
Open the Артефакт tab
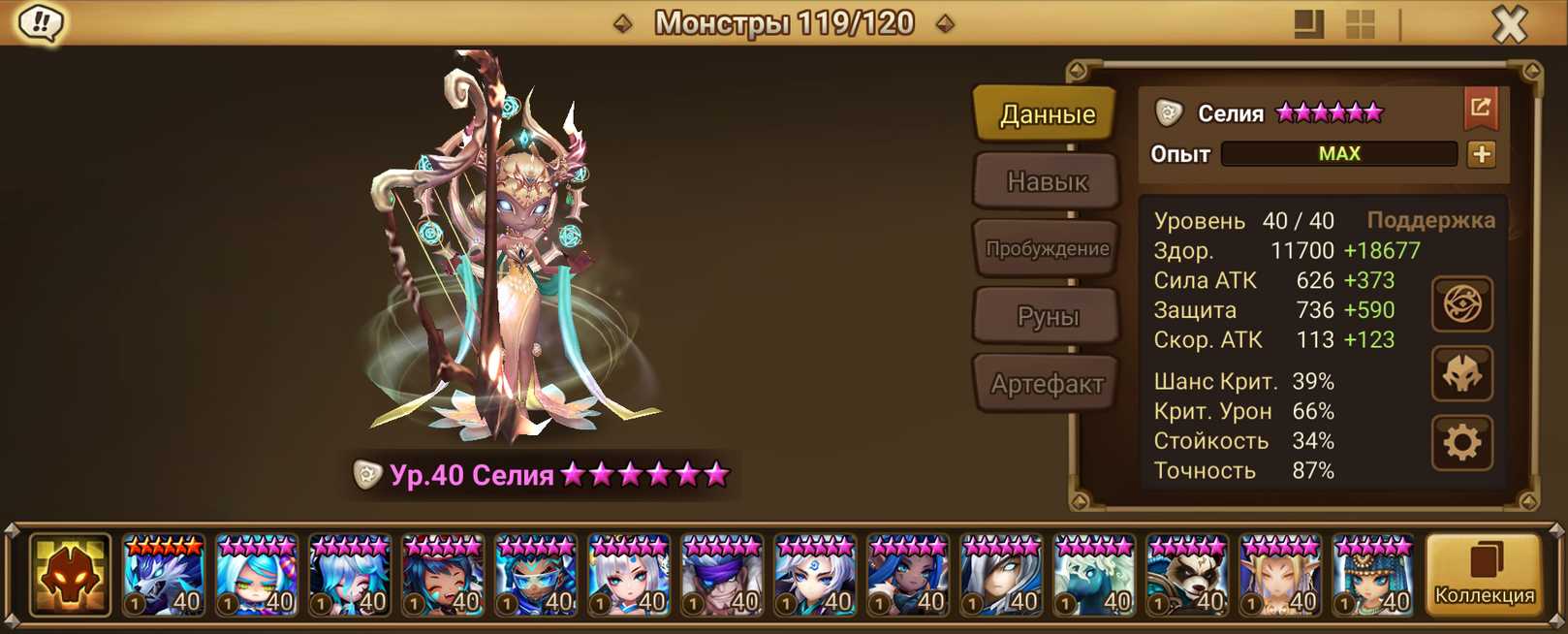1047,384
